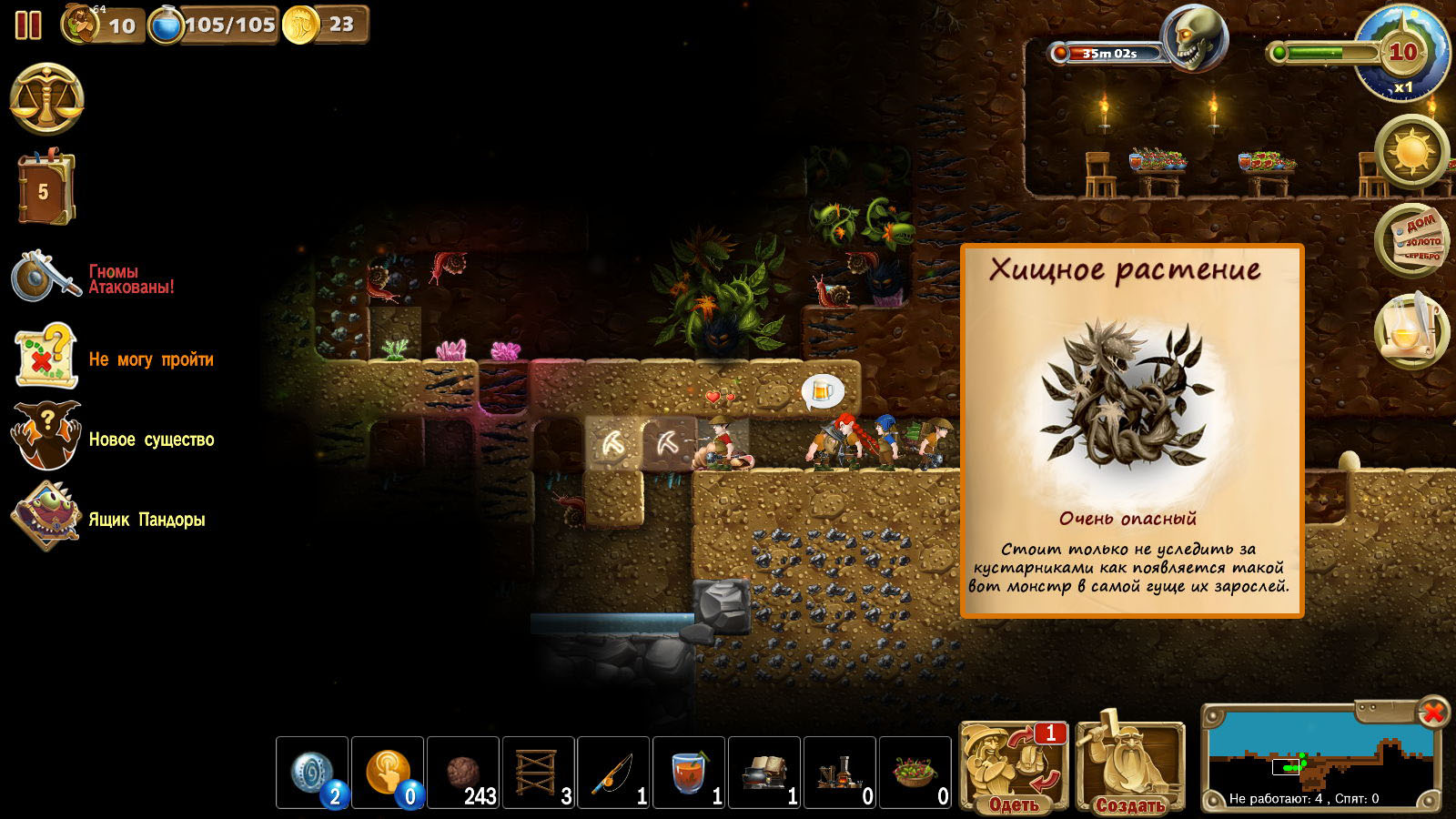The height and width of the screenshot is (819, 1456).
Task: Click the 'Одеть' equip button
Action: 1014,769
